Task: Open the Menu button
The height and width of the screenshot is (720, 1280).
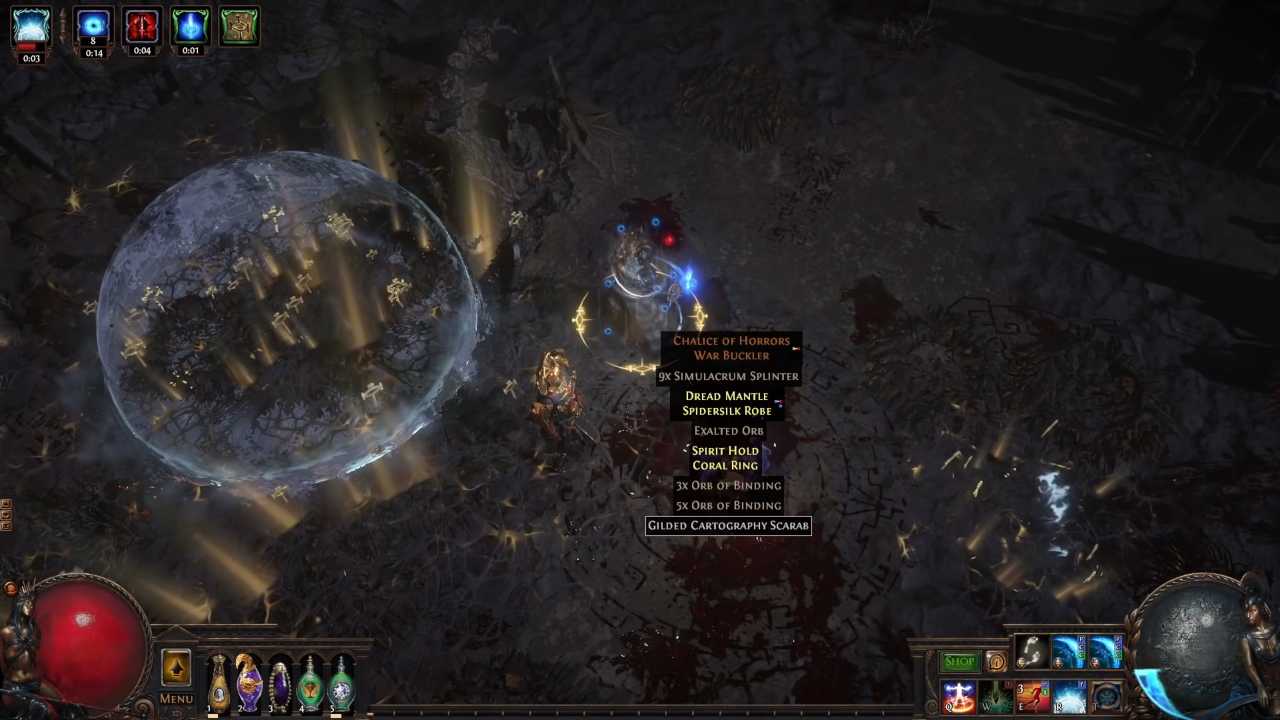Action: (176, 699)
